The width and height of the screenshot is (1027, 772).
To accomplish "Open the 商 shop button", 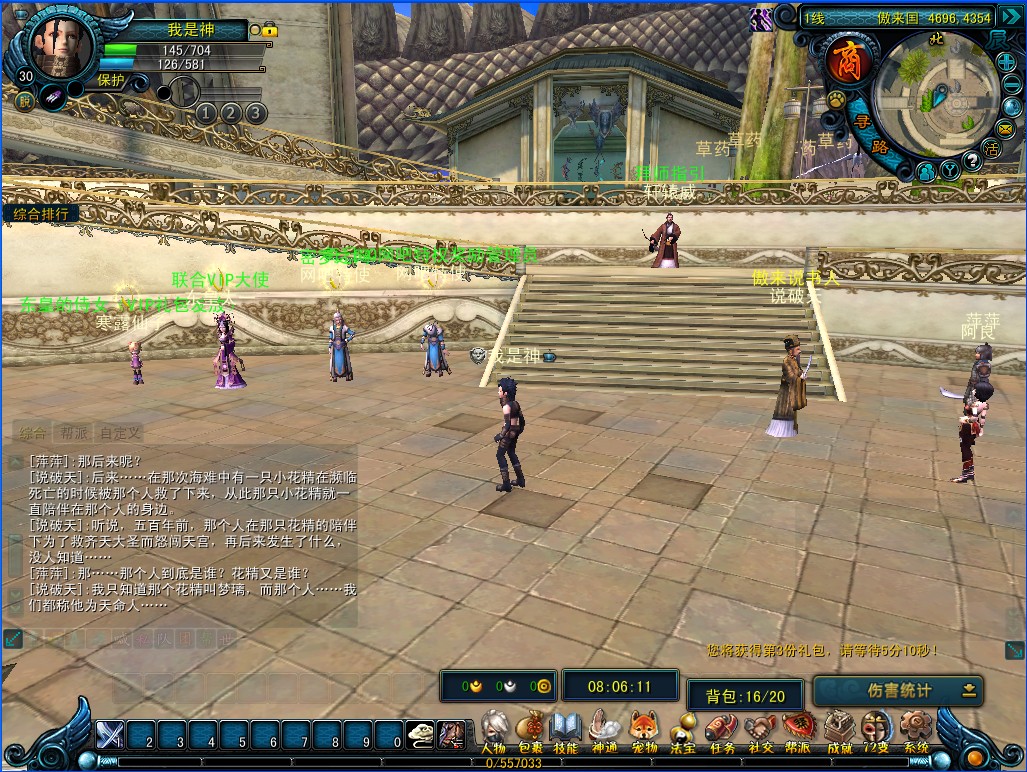I will [x=846, y=62].
